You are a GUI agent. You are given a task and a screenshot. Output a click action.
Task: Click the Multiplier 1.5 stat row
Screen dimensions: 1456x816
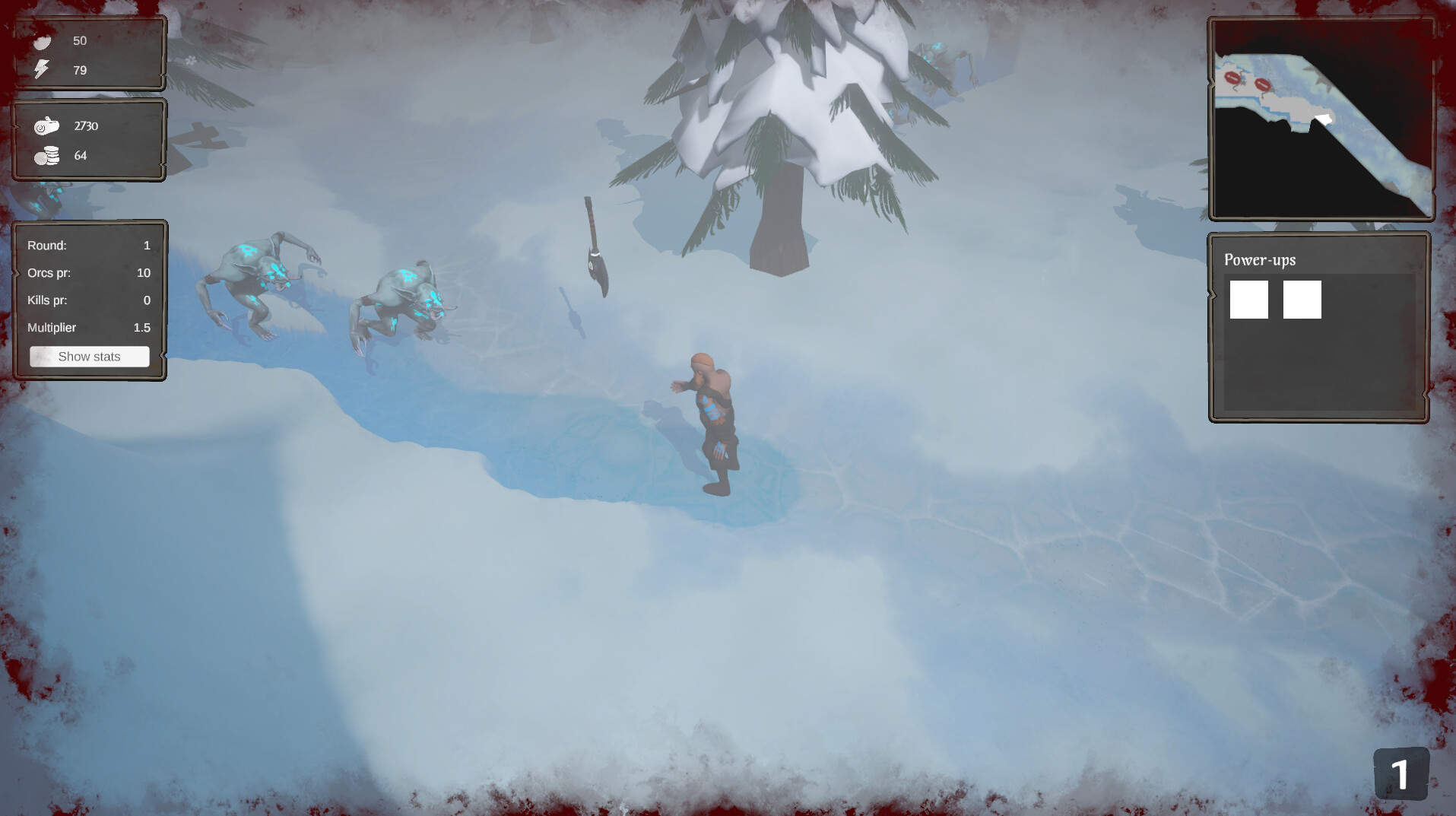click(89, 327)
